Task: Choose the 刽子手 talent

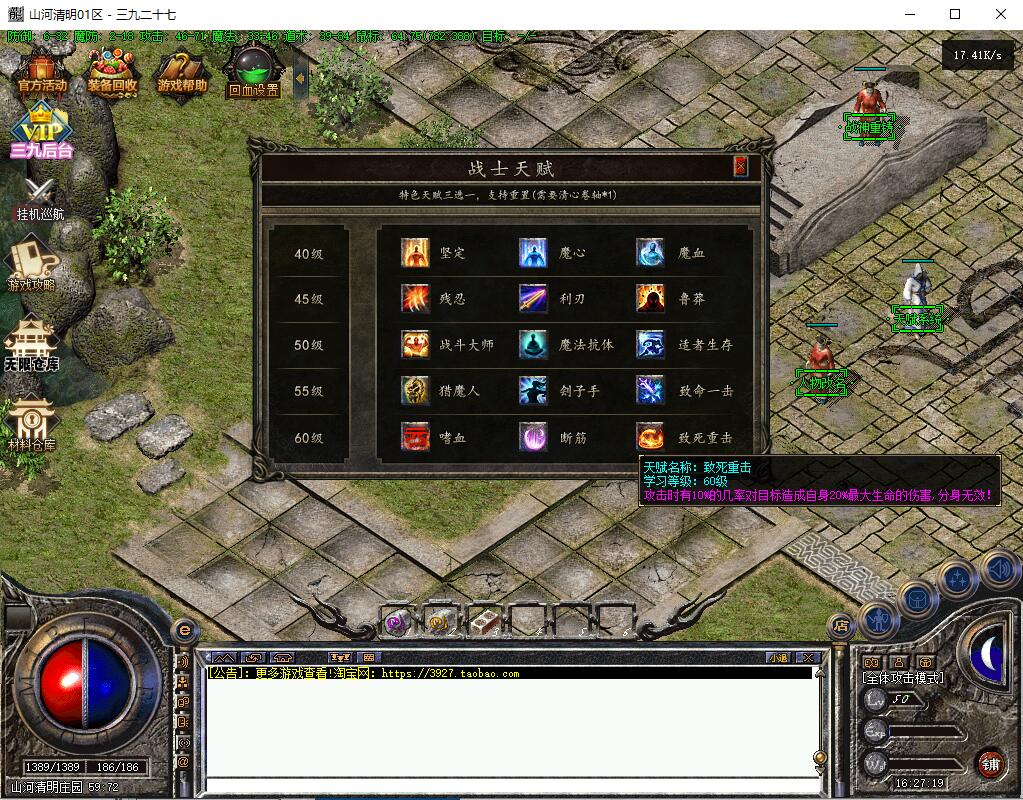Action: pos(533,391)
